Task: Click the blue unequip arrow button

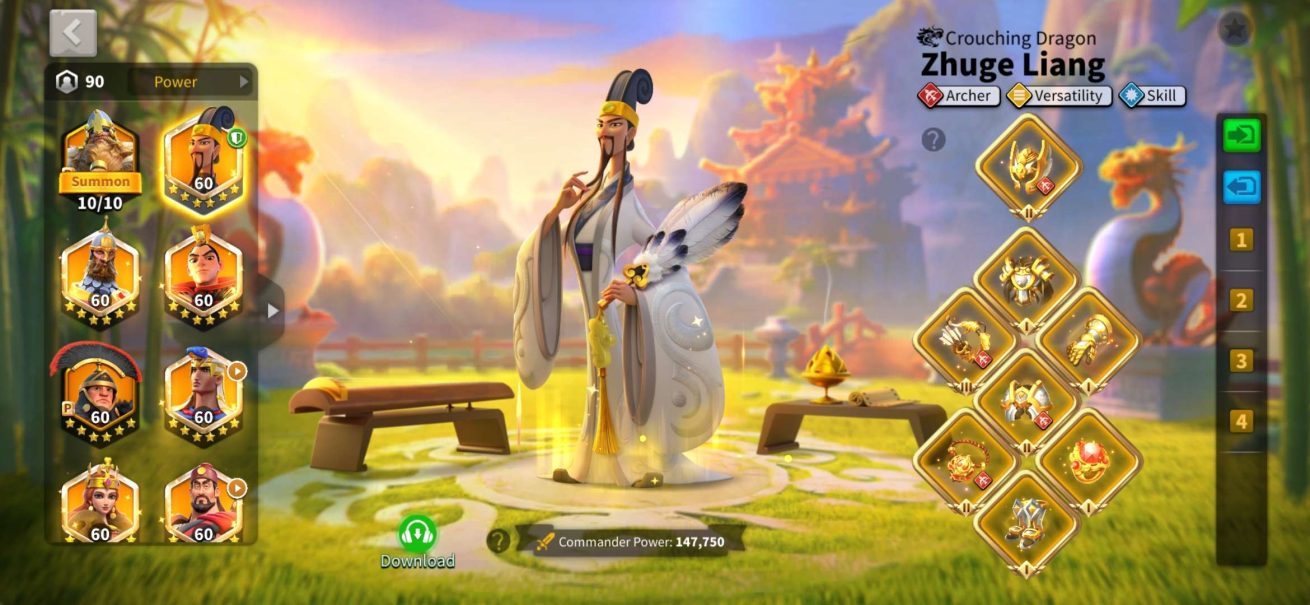Action: coord(1241,187)
